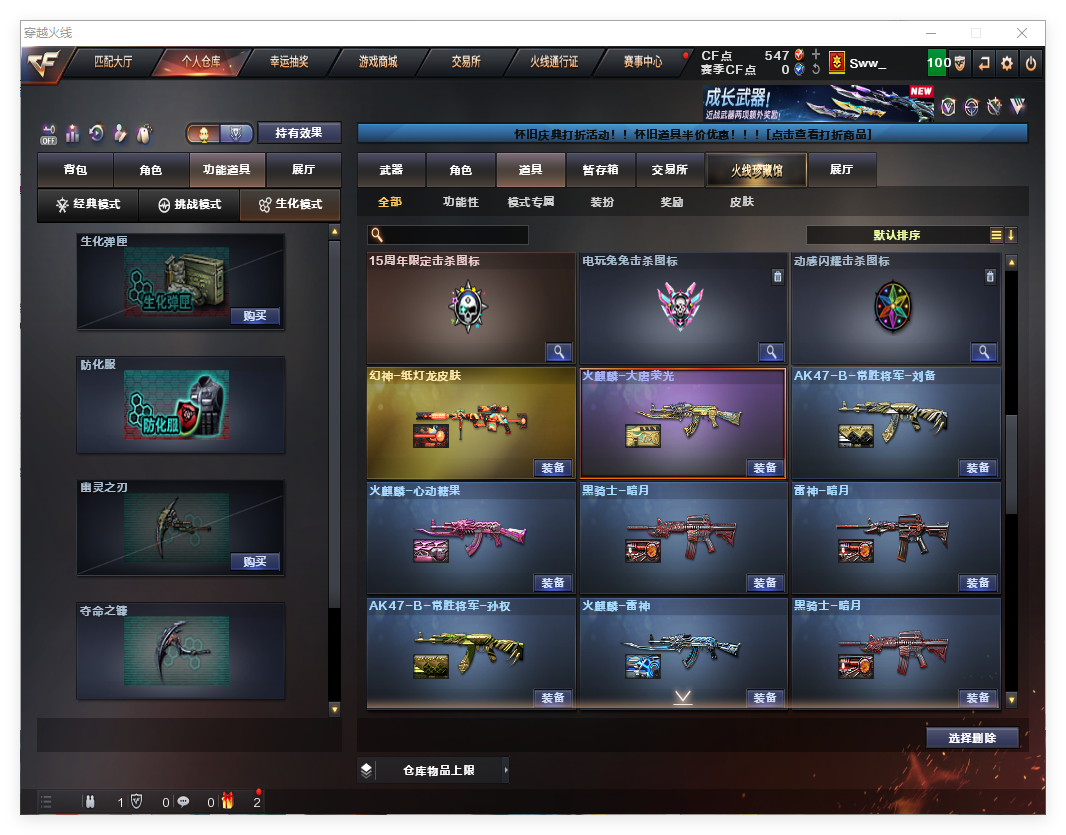
Task: Select the 经典模式 classic mode tab
Action: [88, 204]
